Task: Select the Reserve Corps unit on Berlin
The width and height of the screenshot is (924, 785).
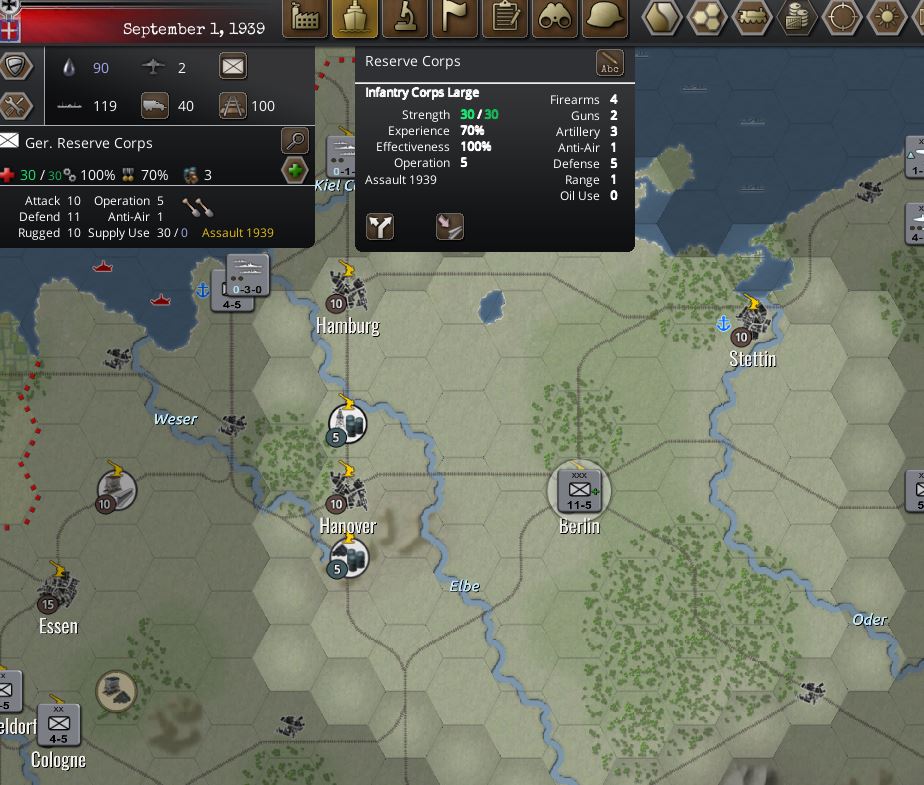Action: tap(579, 489)
